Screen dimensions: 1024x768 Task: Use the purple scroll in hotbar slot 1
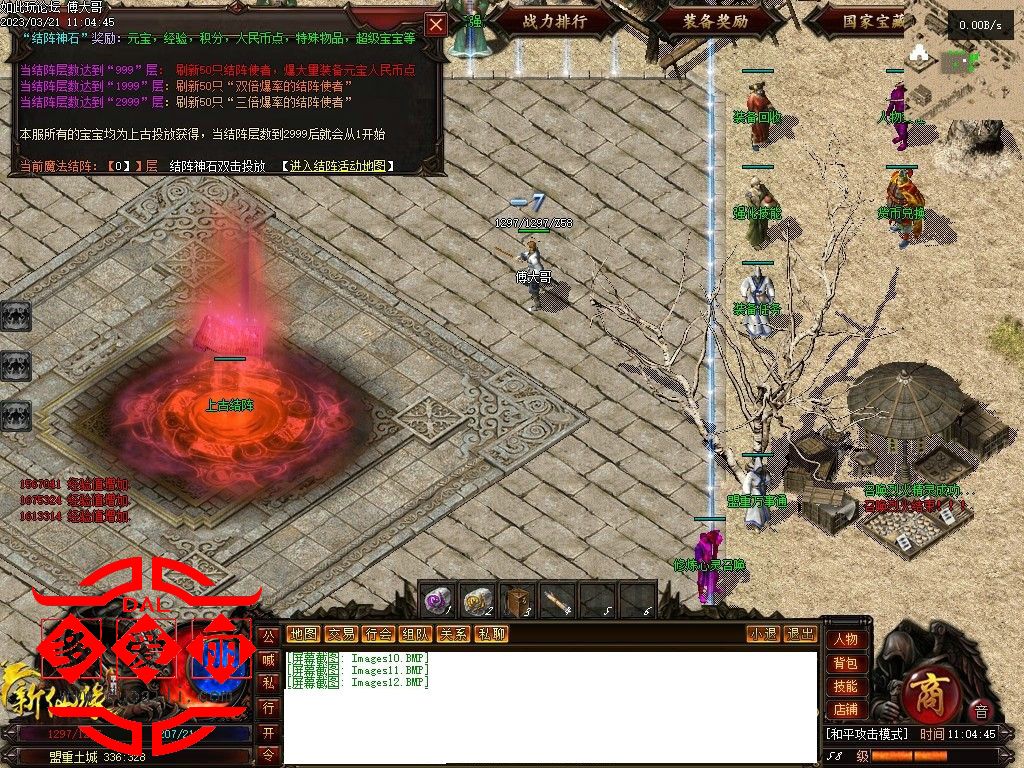tap(436, 600)
